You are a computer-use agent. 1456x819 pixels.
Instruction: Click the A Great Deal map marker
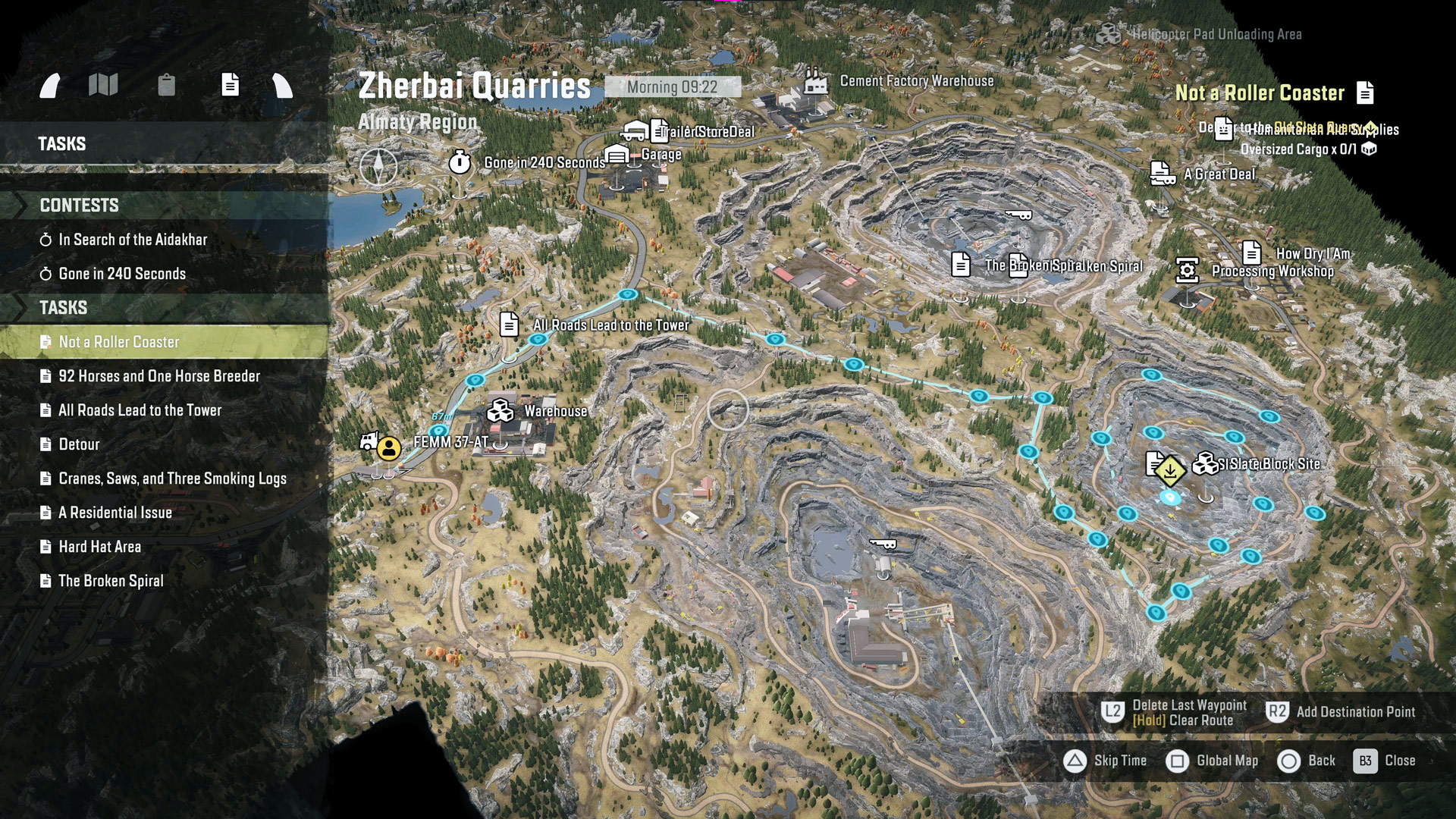1161,174
